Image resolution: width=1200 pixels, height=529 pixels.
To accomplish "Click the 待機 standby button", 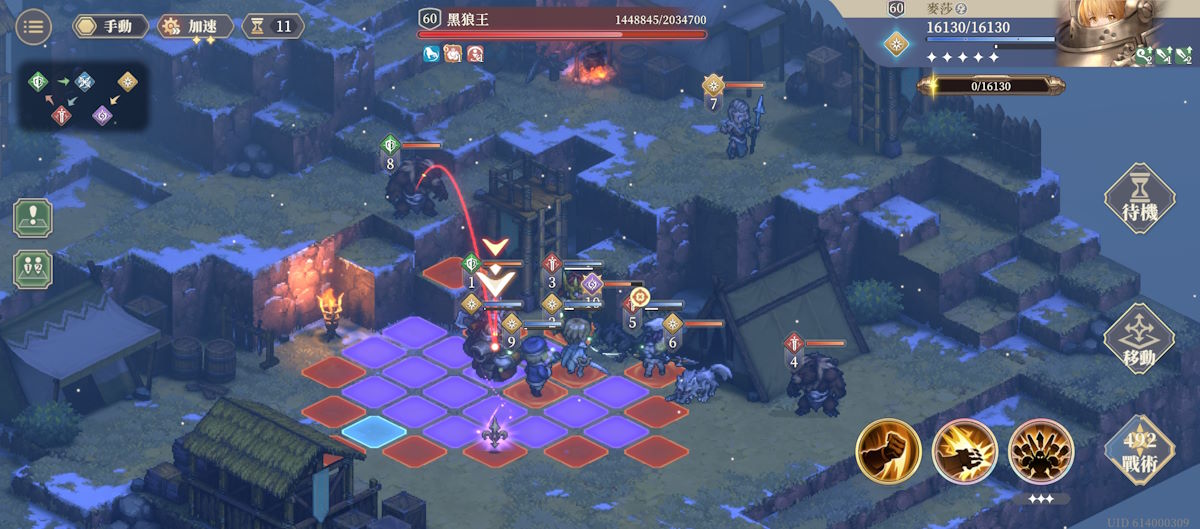I will (x=1138, y=200).
